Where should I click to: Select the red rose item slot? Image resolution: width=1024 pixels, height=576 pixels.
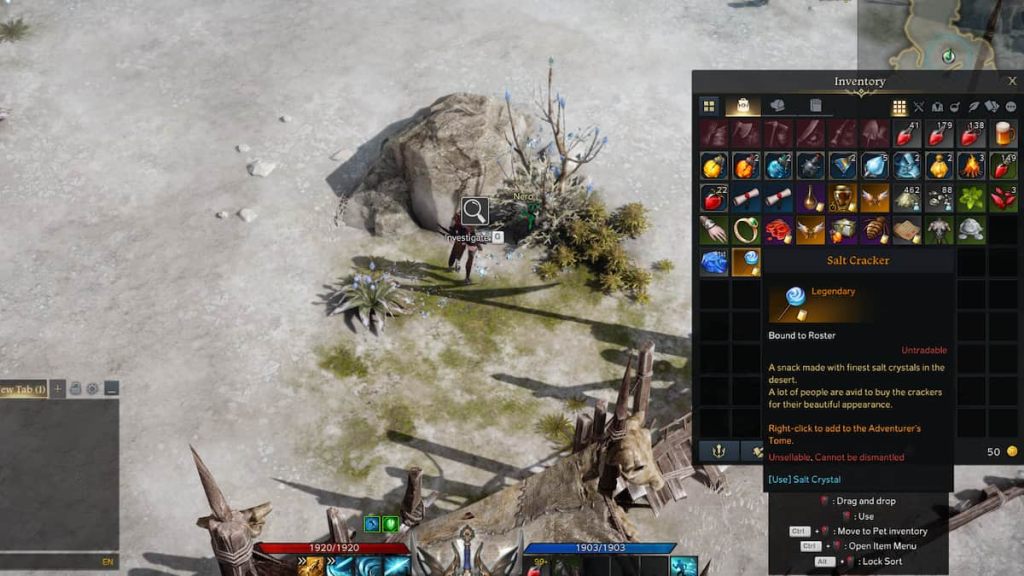(x=778, y=230)
